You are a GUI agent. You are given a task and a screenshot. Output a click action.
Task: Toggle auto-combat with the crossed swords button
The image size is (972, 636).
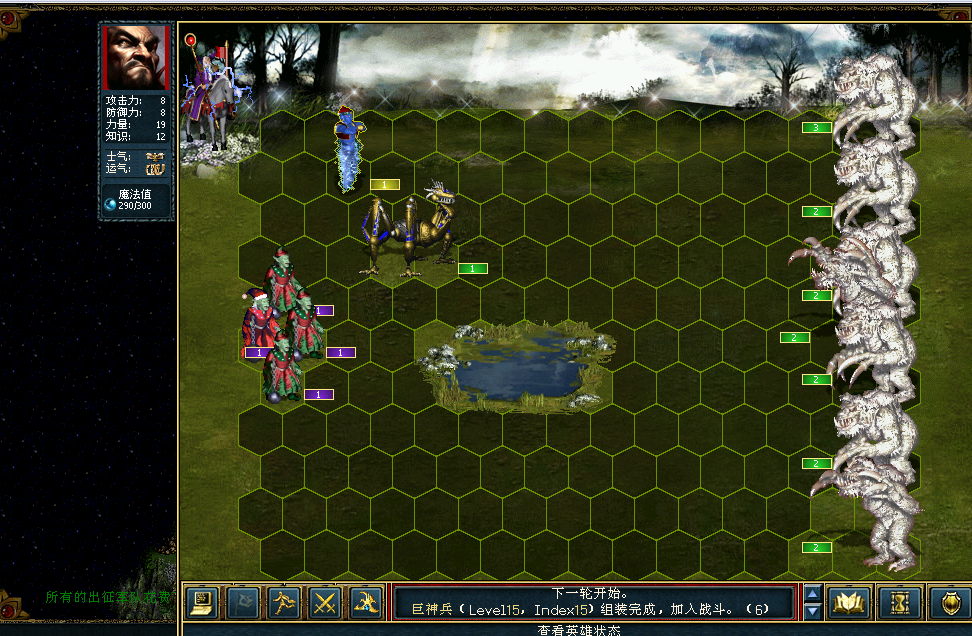(x=325, y=602)
